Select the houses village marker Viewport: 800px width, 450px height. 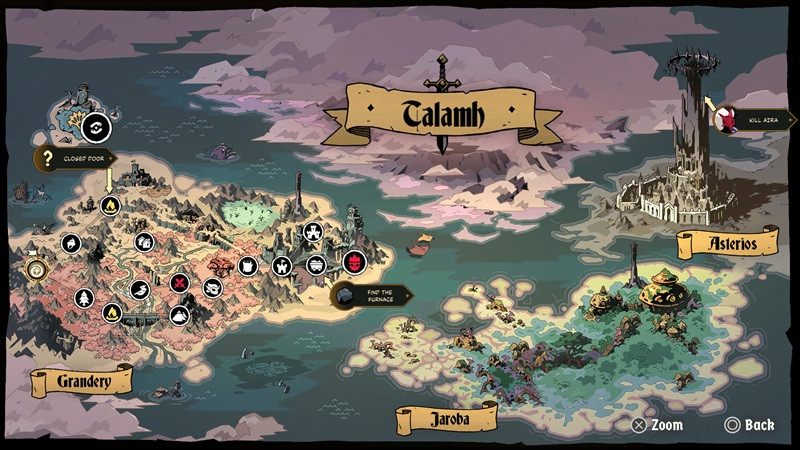pyautogui.click(x=143, y=241)
